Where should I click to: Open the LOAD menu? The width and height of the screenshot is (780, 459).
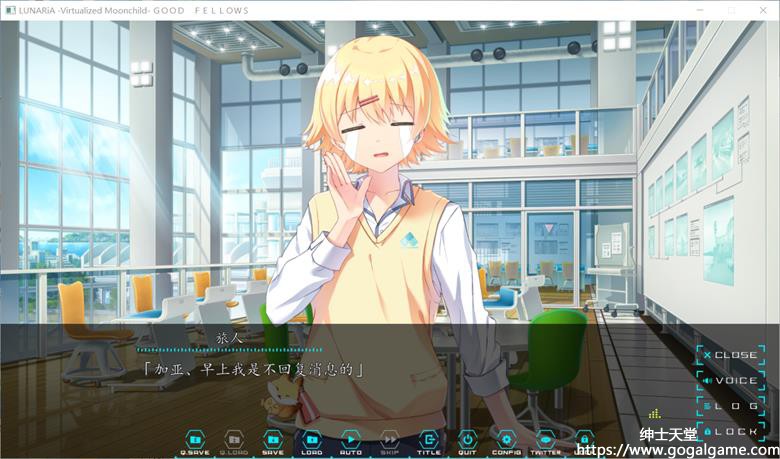tap(312, 441)
